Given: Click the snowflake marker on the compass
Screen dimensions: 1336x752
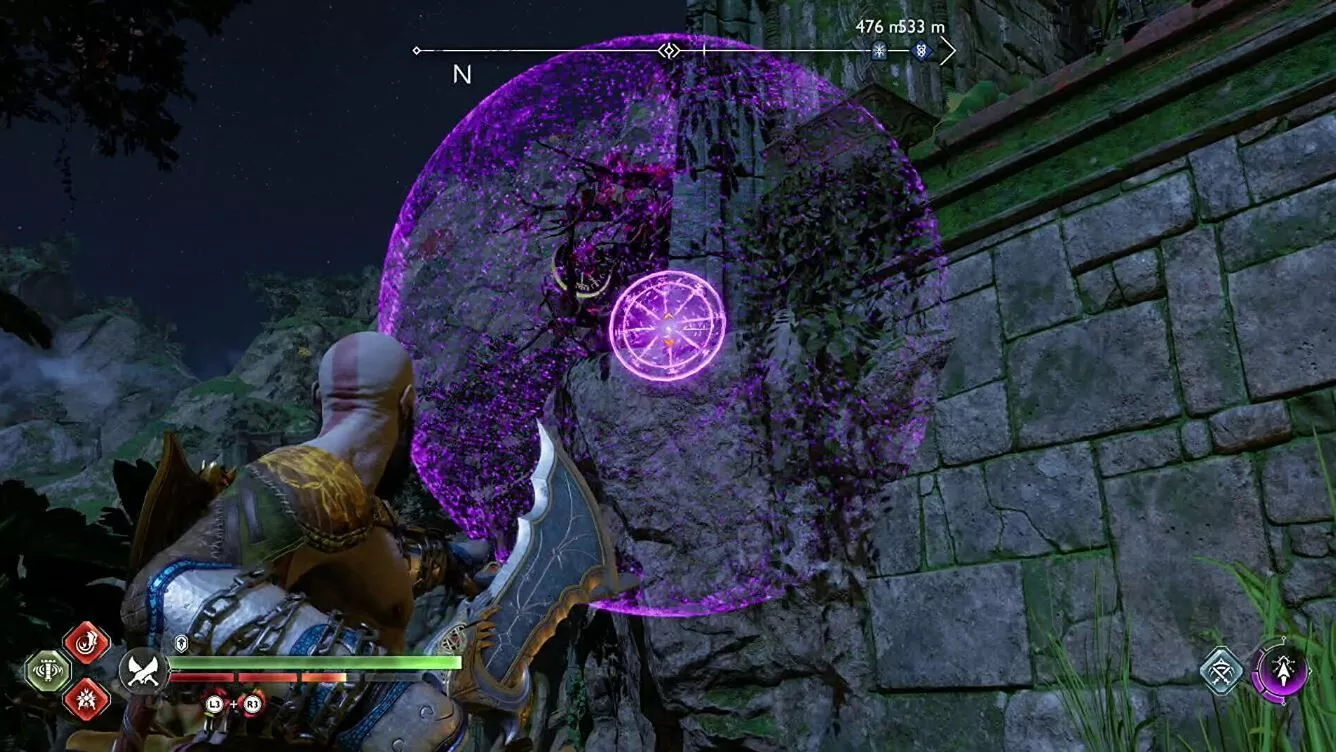Looking at the screenshot, I should click(x=878, y=50).
